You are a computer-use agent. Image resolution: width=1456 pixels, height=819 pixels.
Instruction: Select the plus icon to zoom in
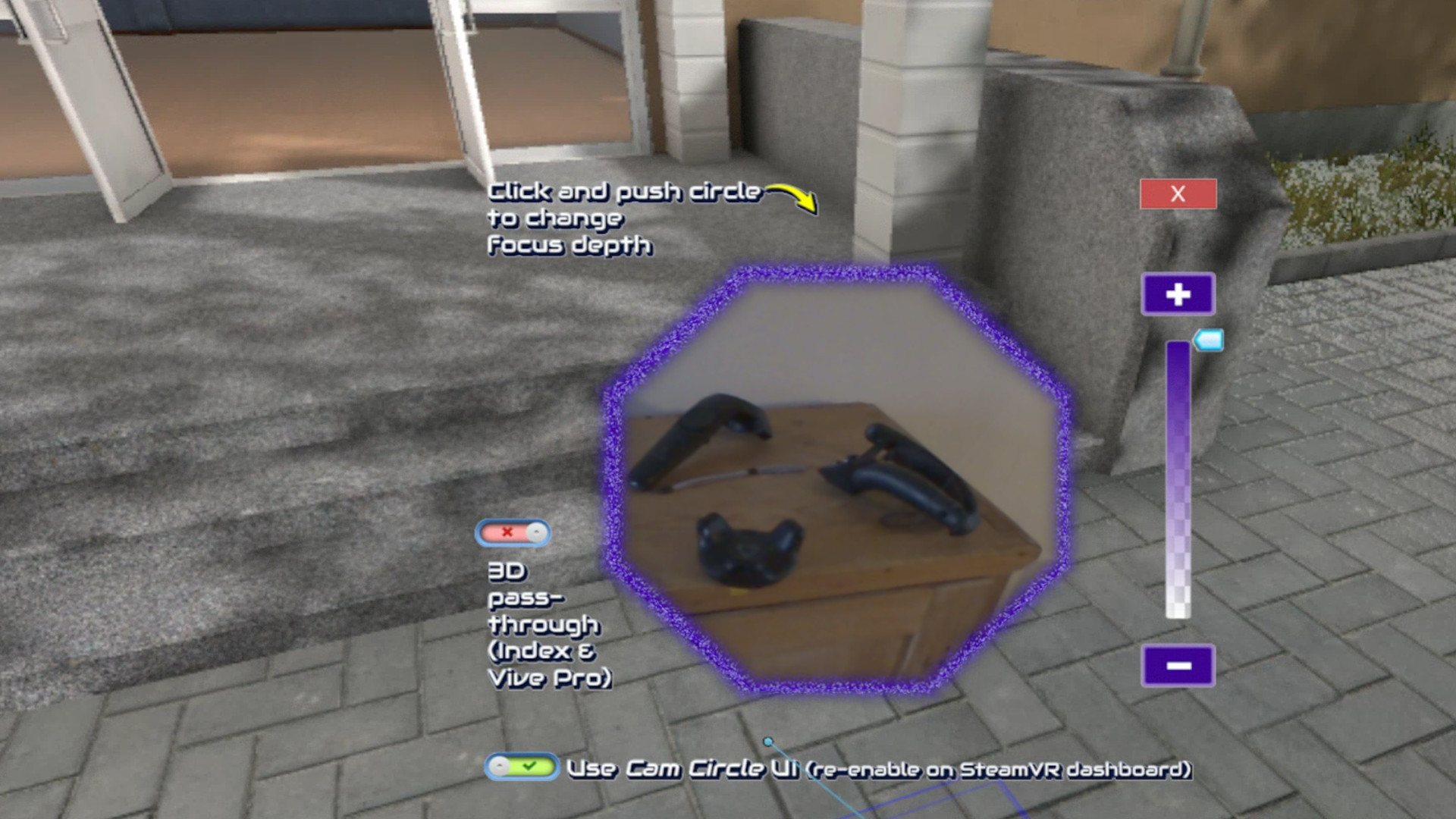tap(1178, 293)
